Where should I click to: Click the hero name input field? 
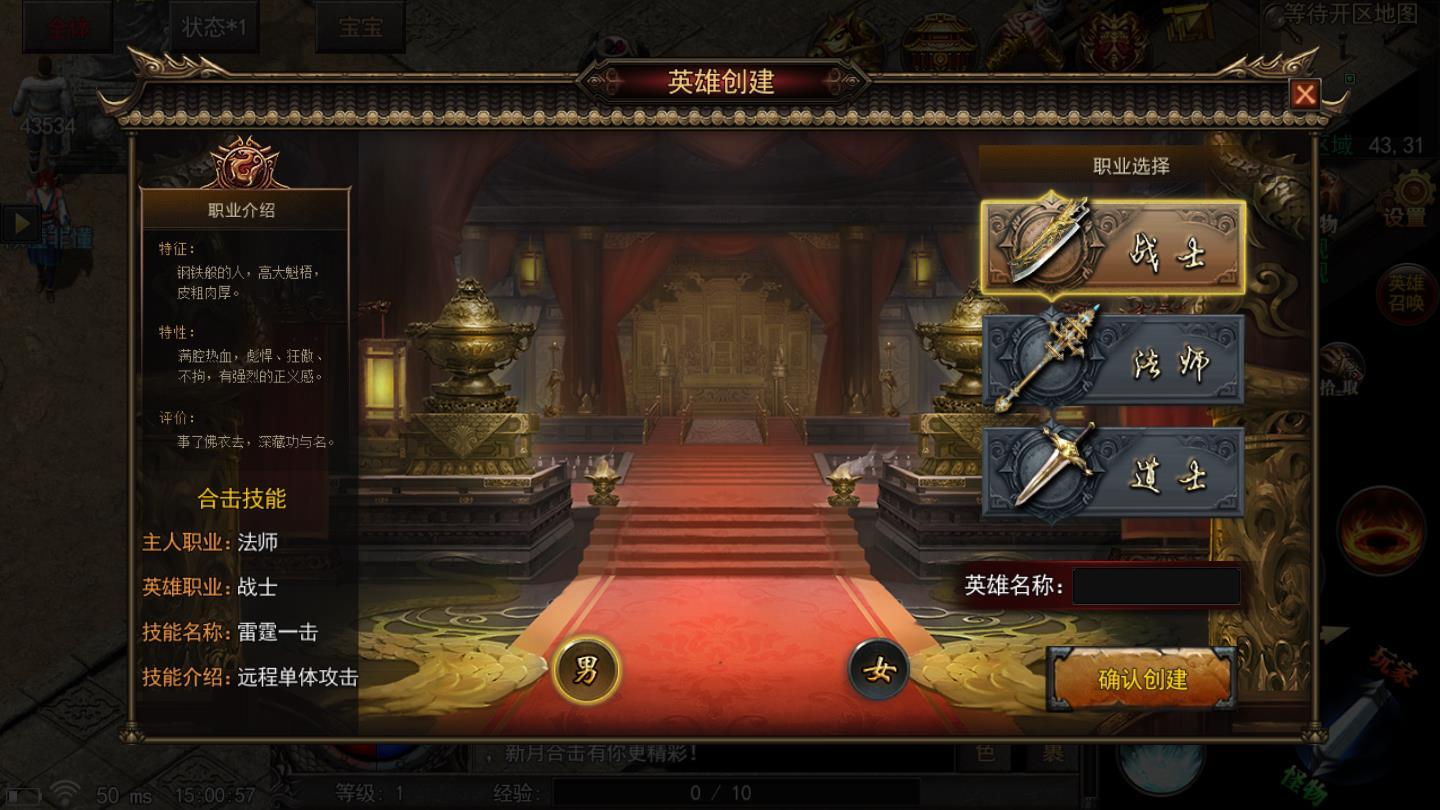point(1156,587)
